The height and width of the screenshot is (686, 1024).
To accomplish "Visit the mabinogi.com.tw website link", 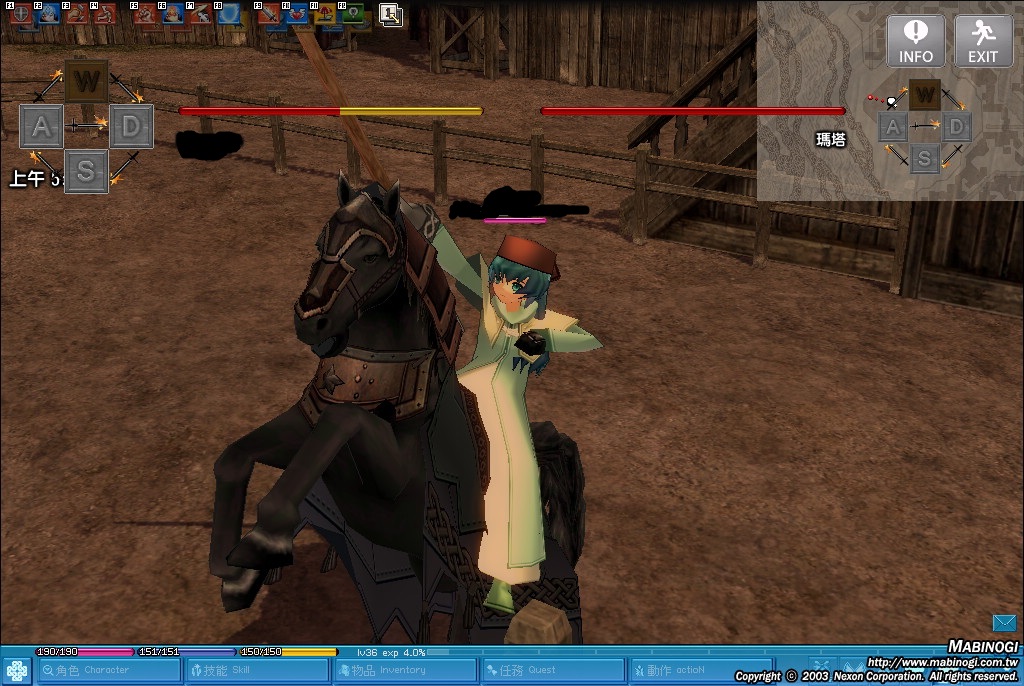I will point(941,662).
